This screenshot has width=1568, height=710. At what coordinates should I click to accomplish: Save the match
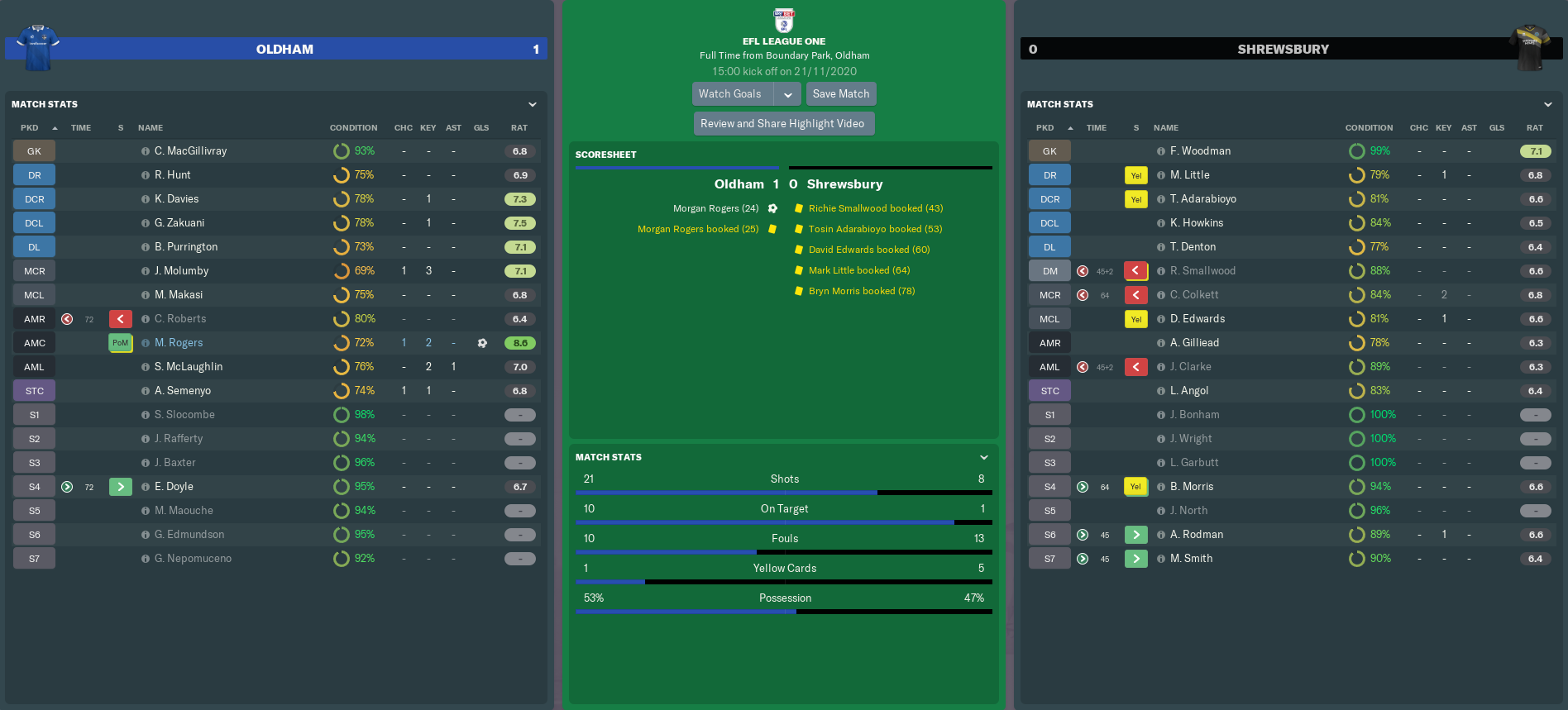tap(840, 94)
